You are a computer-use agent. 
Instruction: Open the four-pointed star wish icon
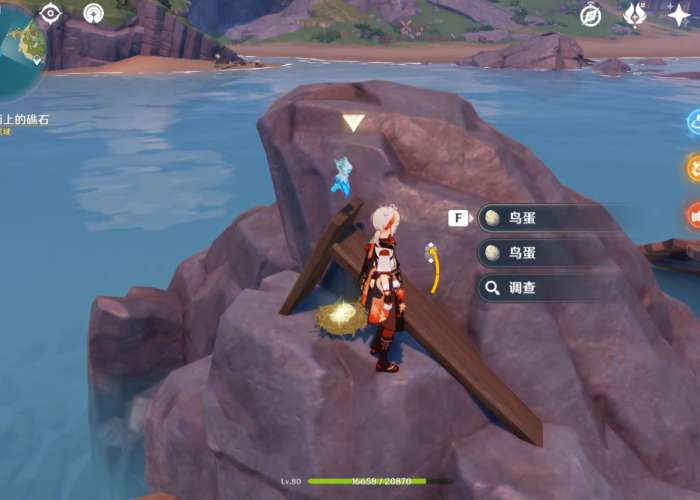[679, 15]
